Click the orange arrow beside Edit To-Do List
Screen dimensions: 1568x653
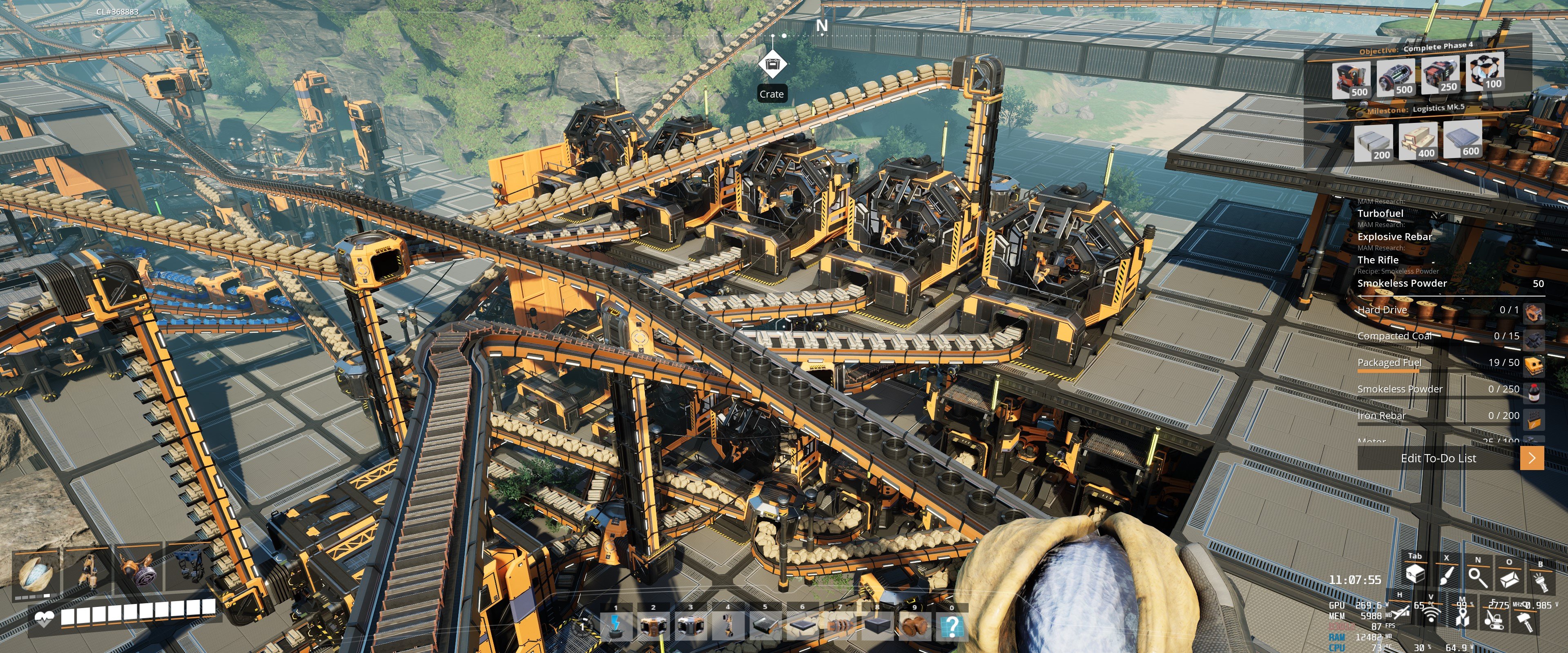[x=1532, y=458]
